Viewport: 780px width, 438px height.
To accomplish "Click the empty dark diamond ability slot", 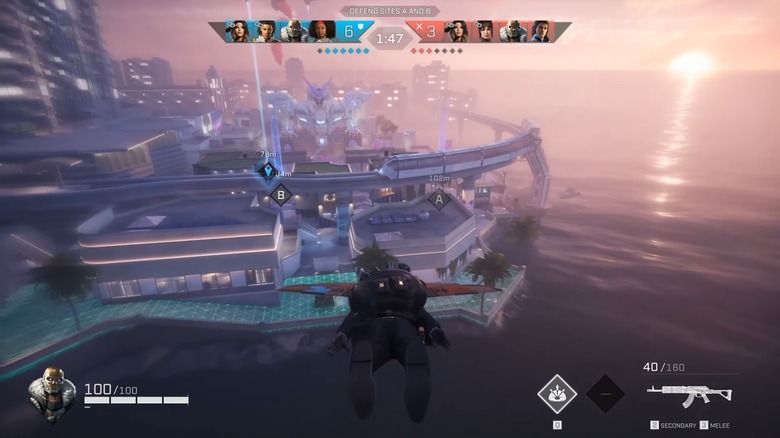I will tap(605, 393).
